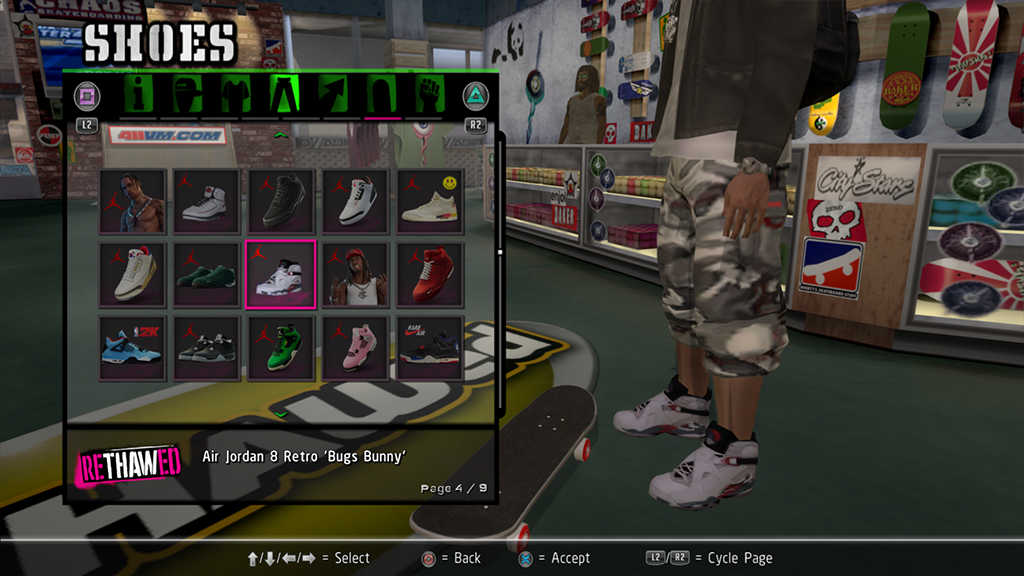The image size is (1024, 576).
Task: Select the Air Jordan 8 'Bugs Bunny' tile
Action: [281, 274]
